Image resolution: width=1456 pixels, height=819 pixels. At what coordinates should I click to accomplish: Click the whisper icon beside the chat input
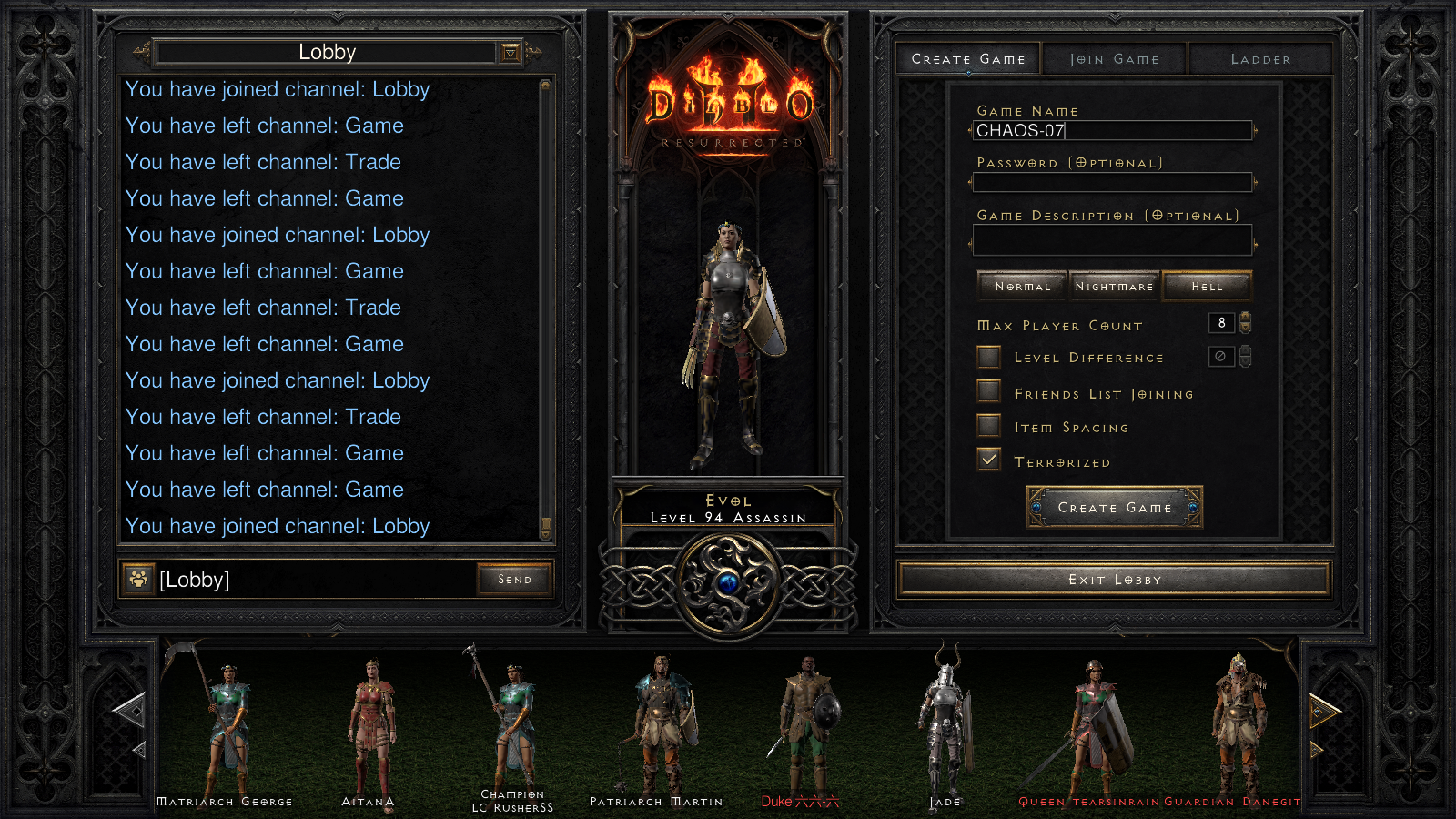[x=137, y=579]
